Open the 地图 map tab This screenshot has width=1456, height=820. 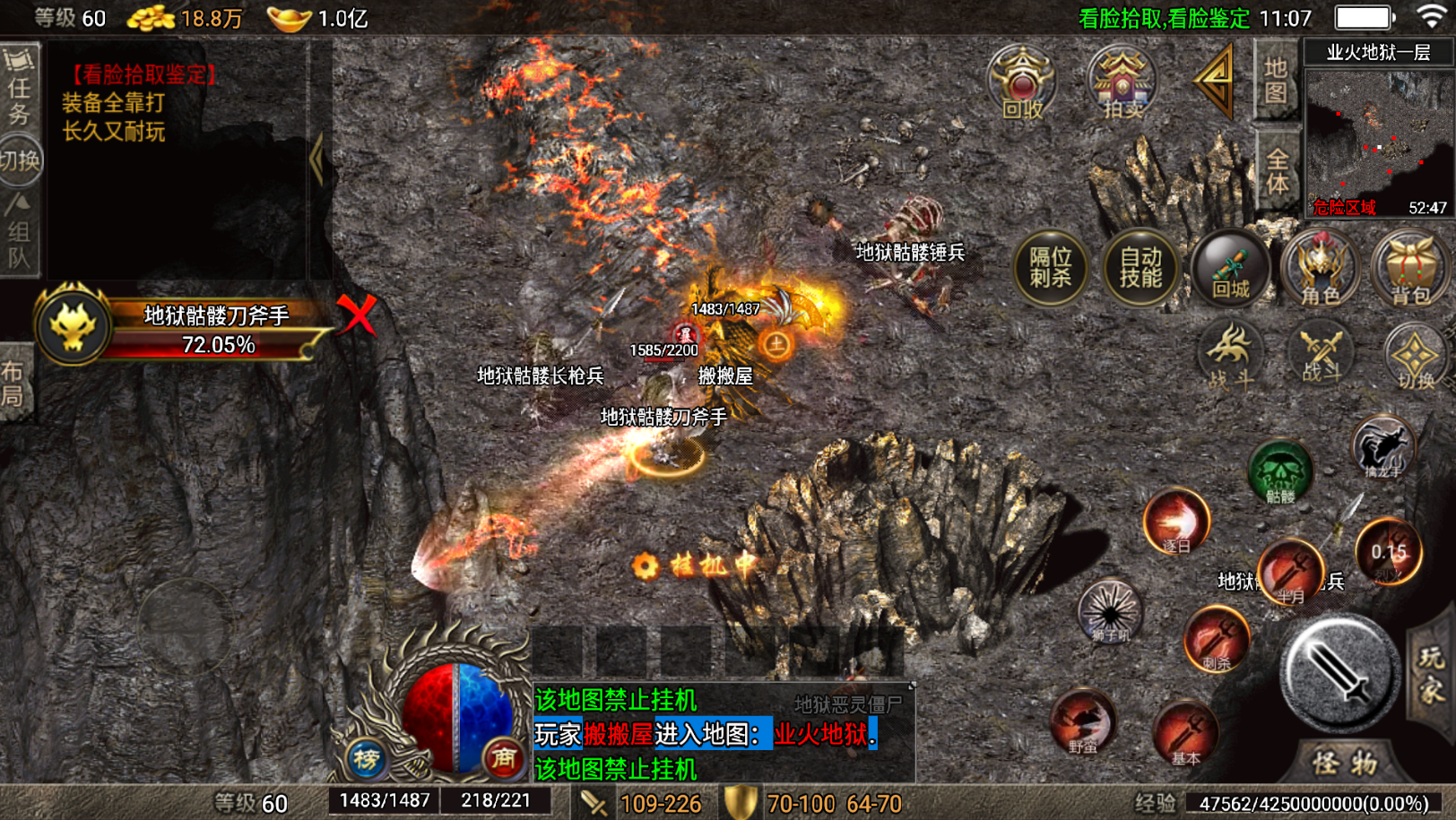1276,81
